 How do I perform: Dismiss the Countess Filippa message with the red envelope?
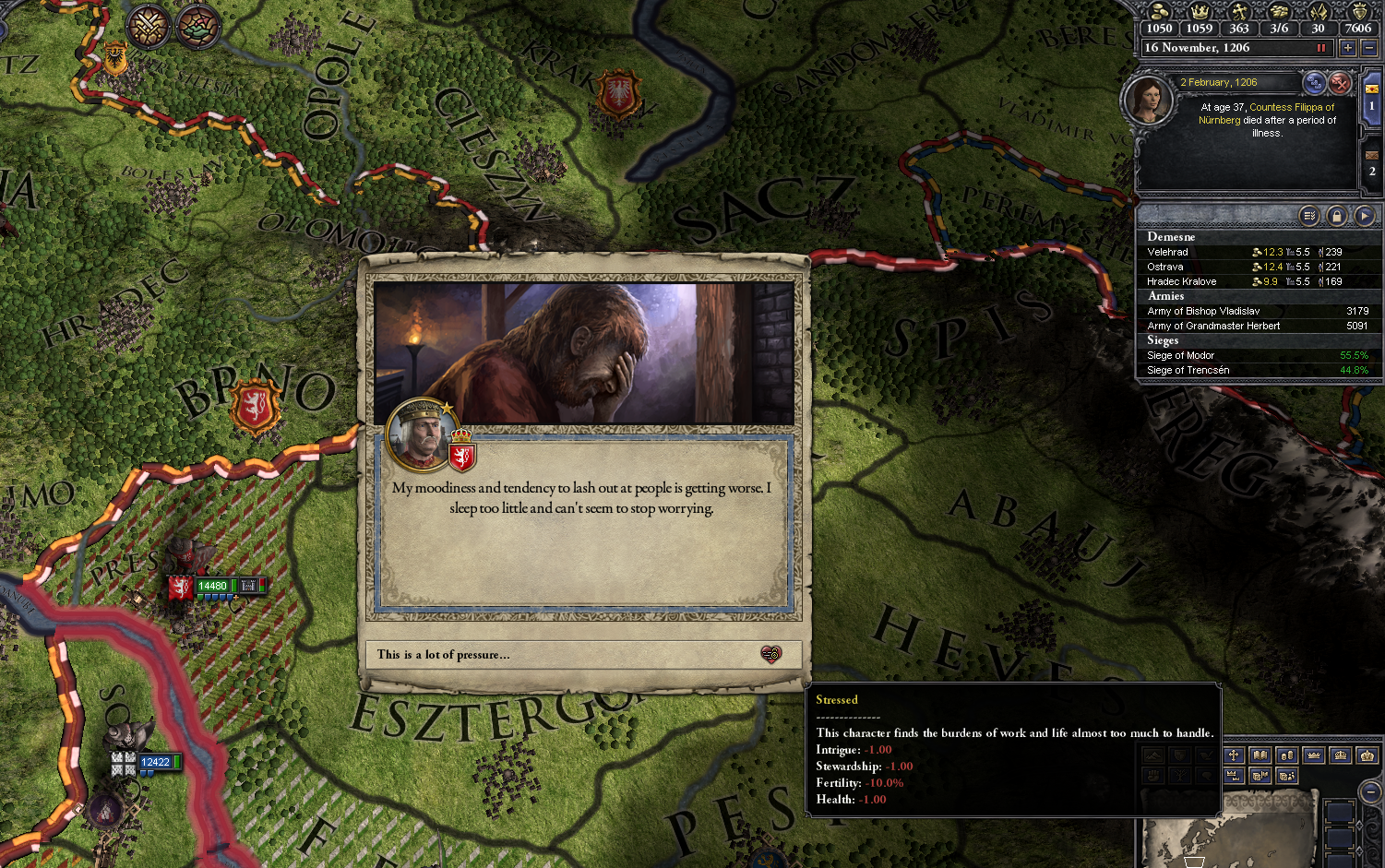click(1340, 84)
